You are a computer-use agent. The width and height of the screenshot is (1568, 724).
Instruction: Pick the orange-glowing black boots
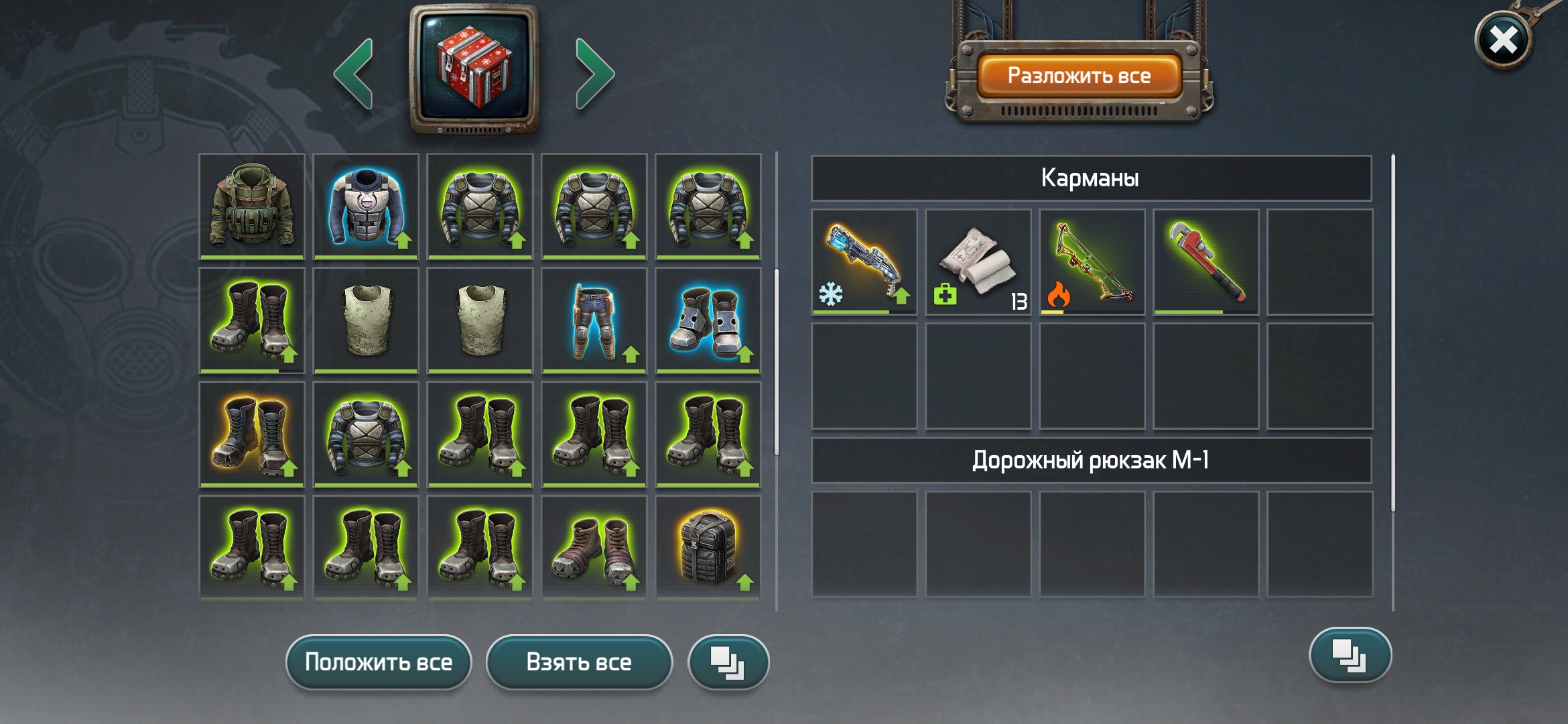252,434
